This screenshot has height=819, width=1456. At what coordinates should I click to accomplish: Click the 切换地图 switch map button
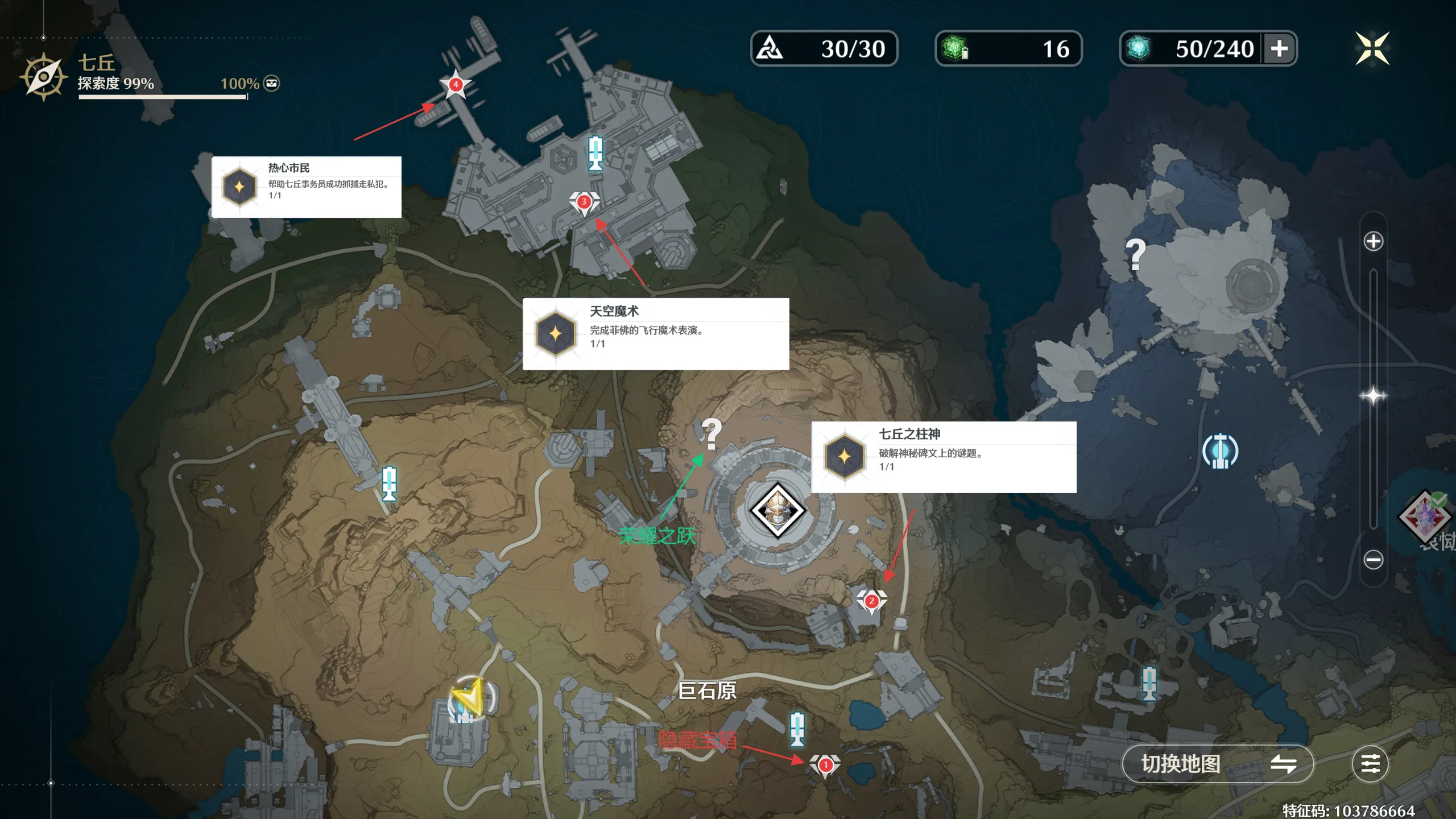tap(1217, 764)
